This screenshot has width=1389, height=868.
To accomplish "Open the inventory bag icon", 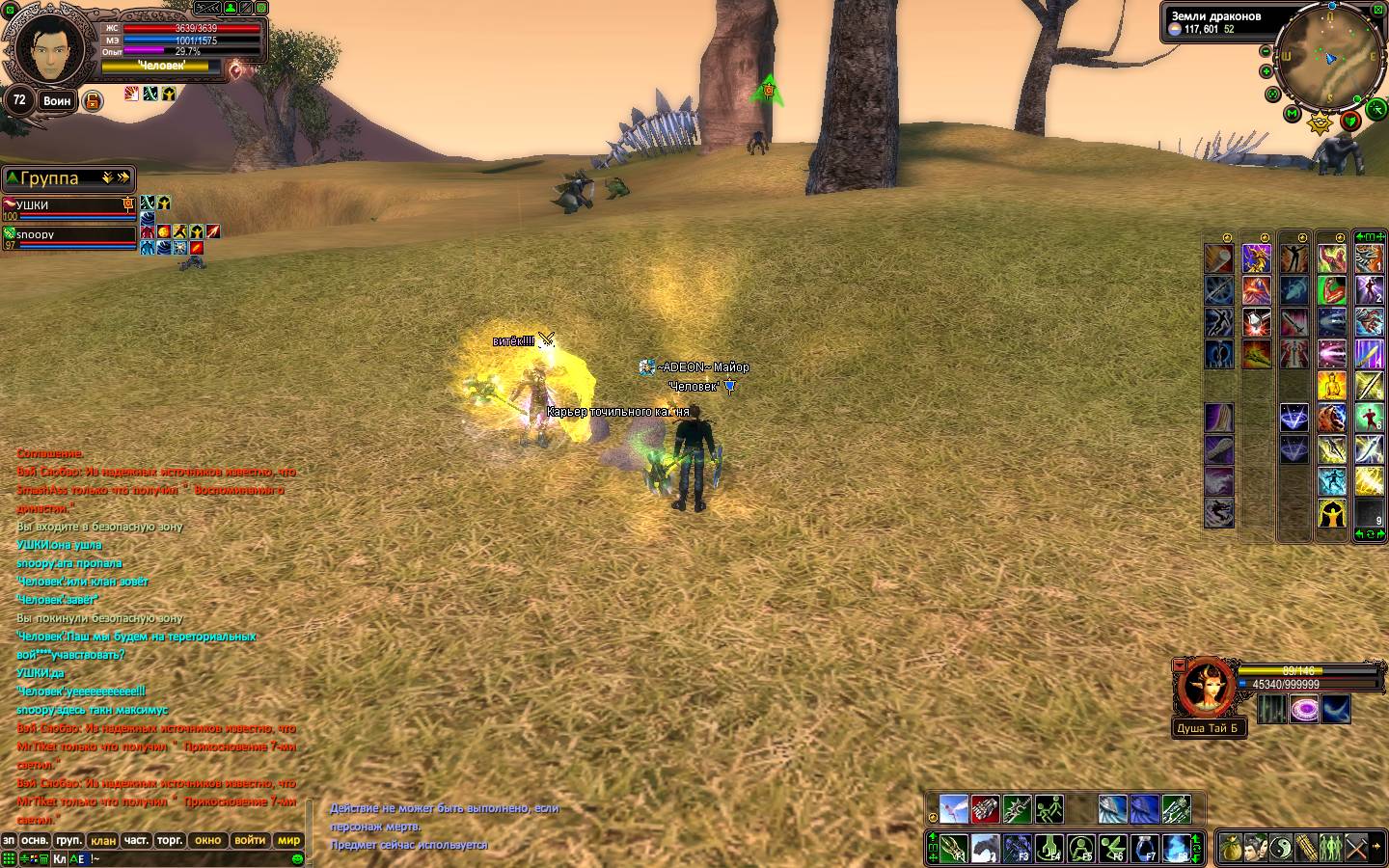I will pos(1231,848).
